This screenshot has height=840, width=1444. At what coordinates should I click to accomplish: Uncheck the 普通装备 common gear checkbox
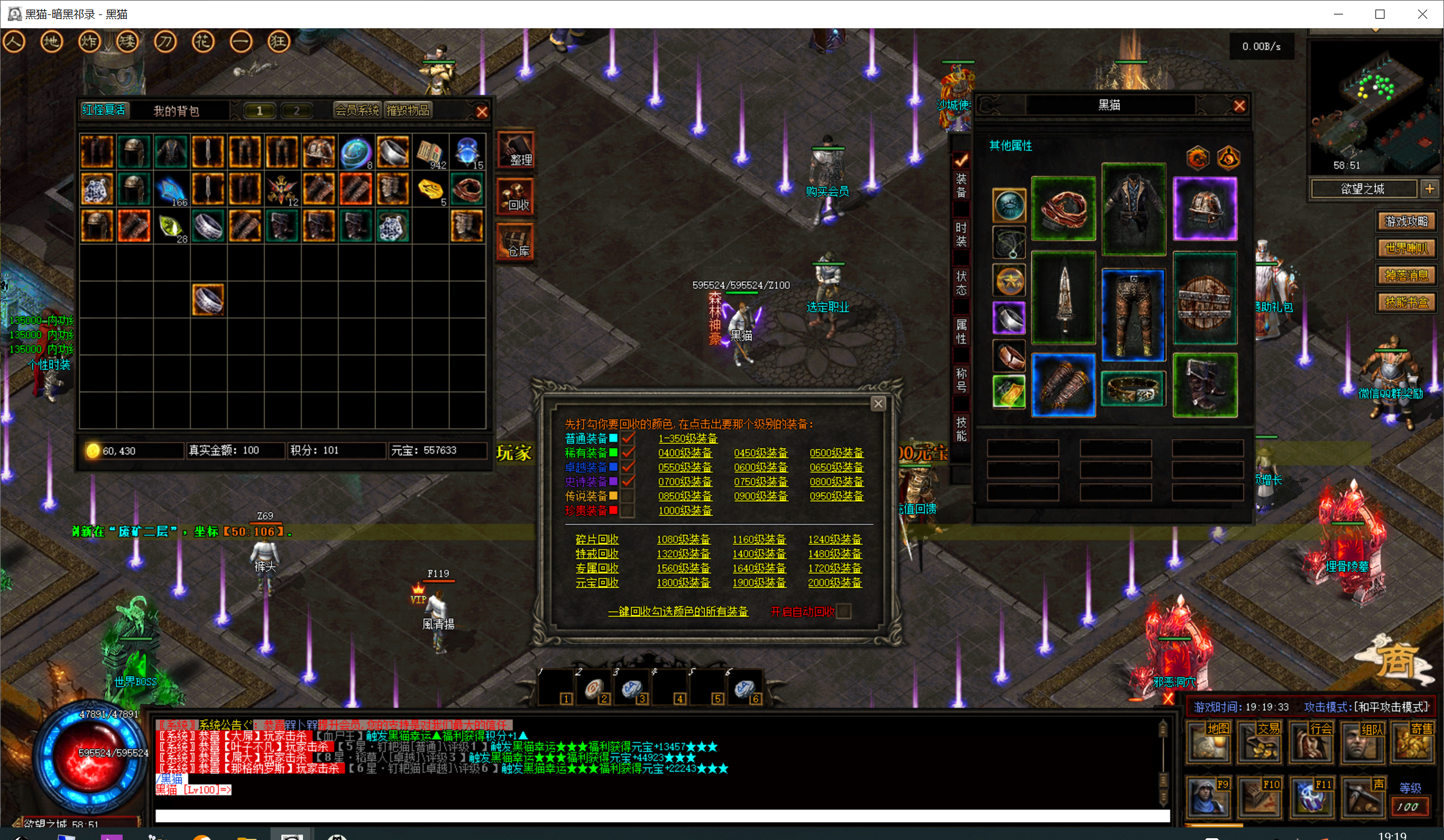click(x=628, y=439)
